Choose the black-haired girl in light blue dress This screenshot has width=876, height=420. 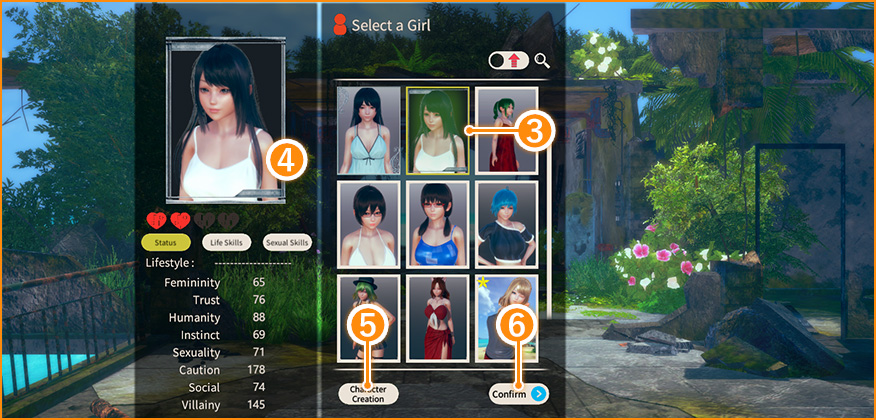pyautogui.click(x=368, y=130)
